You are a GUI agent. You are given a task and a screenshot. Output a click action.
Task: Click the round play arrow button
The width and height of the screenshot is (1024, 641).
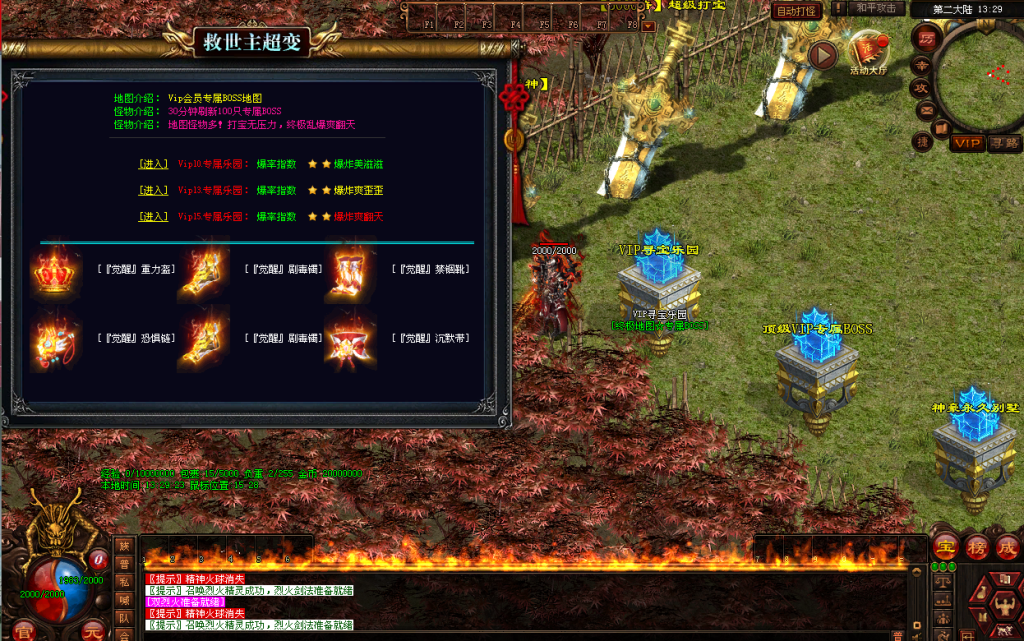[x=823, y=53]
